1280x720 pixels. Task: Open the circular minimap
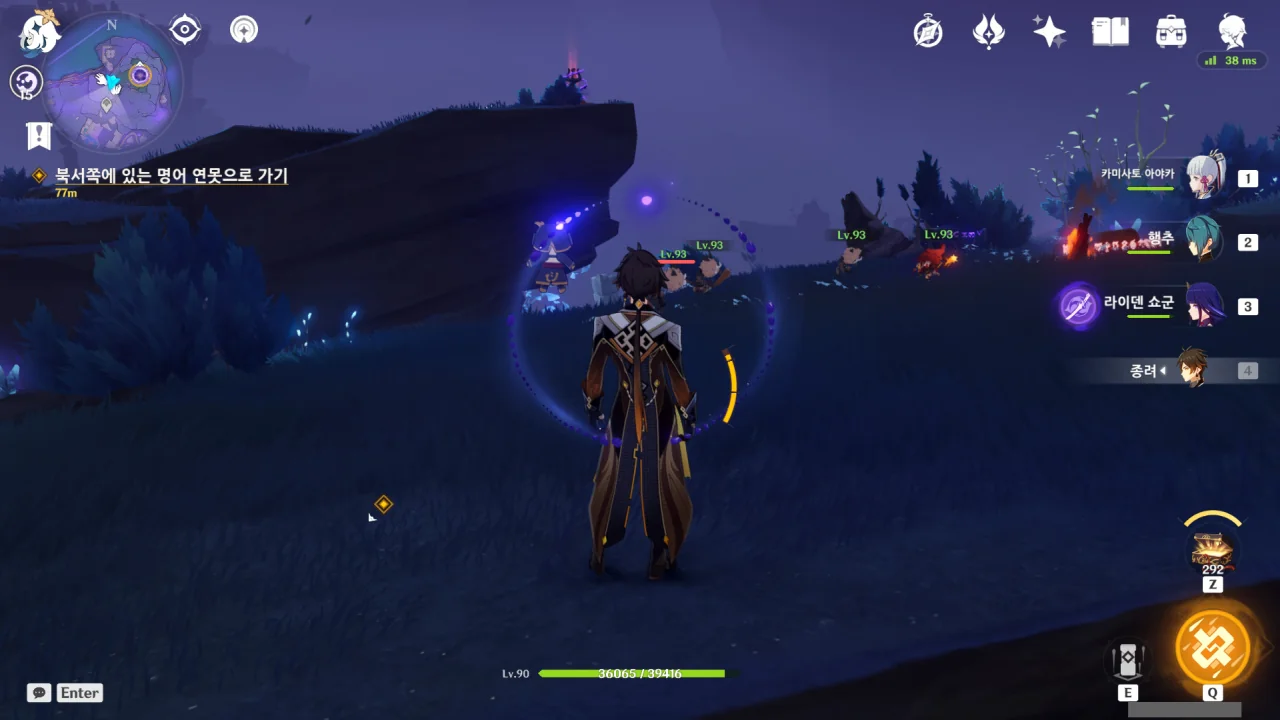[111, 83]
